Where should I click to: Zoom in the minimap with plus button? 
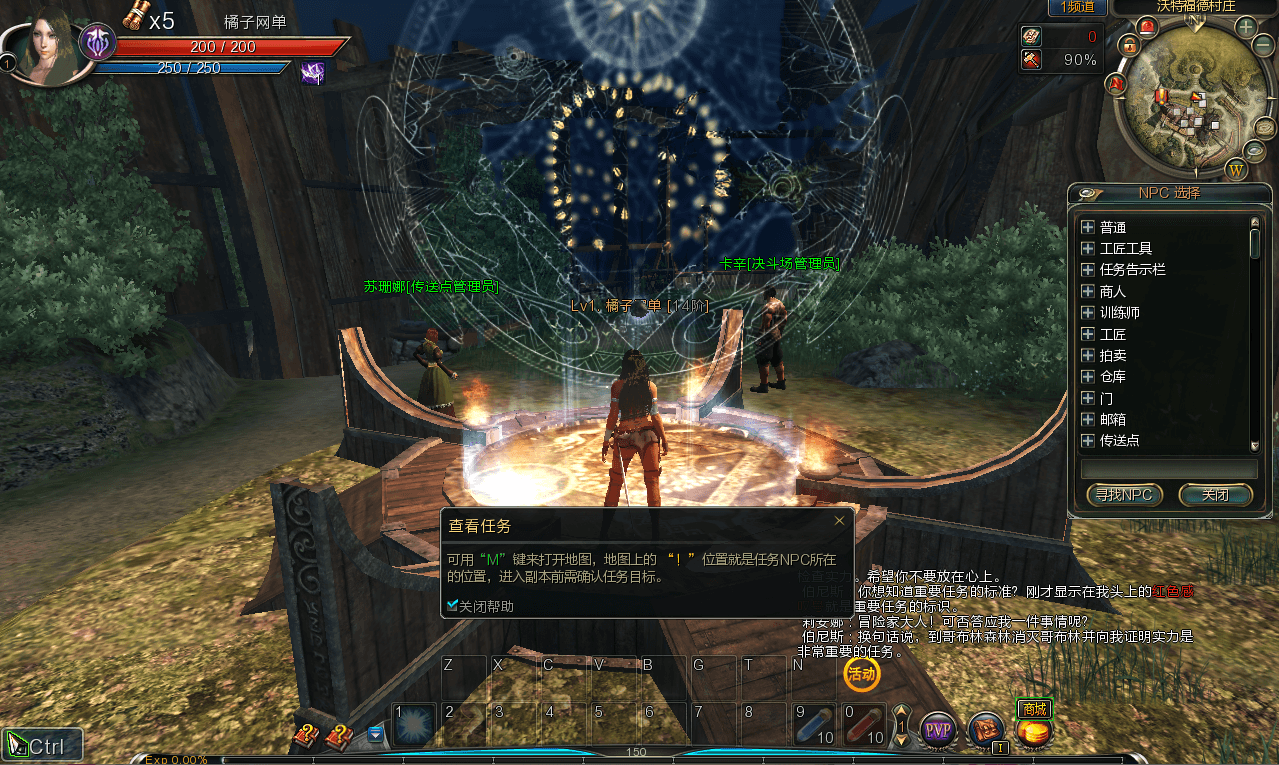pyautogui.click(x=1246, y=28)
